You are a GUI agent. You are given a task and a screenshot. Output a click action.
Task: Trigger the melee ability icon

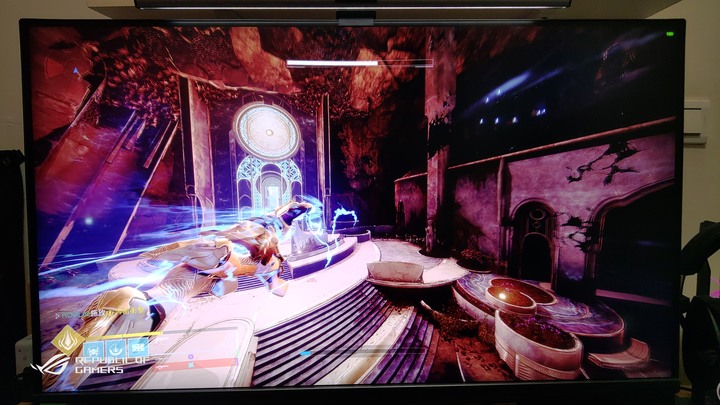click(x=113, y=349)
